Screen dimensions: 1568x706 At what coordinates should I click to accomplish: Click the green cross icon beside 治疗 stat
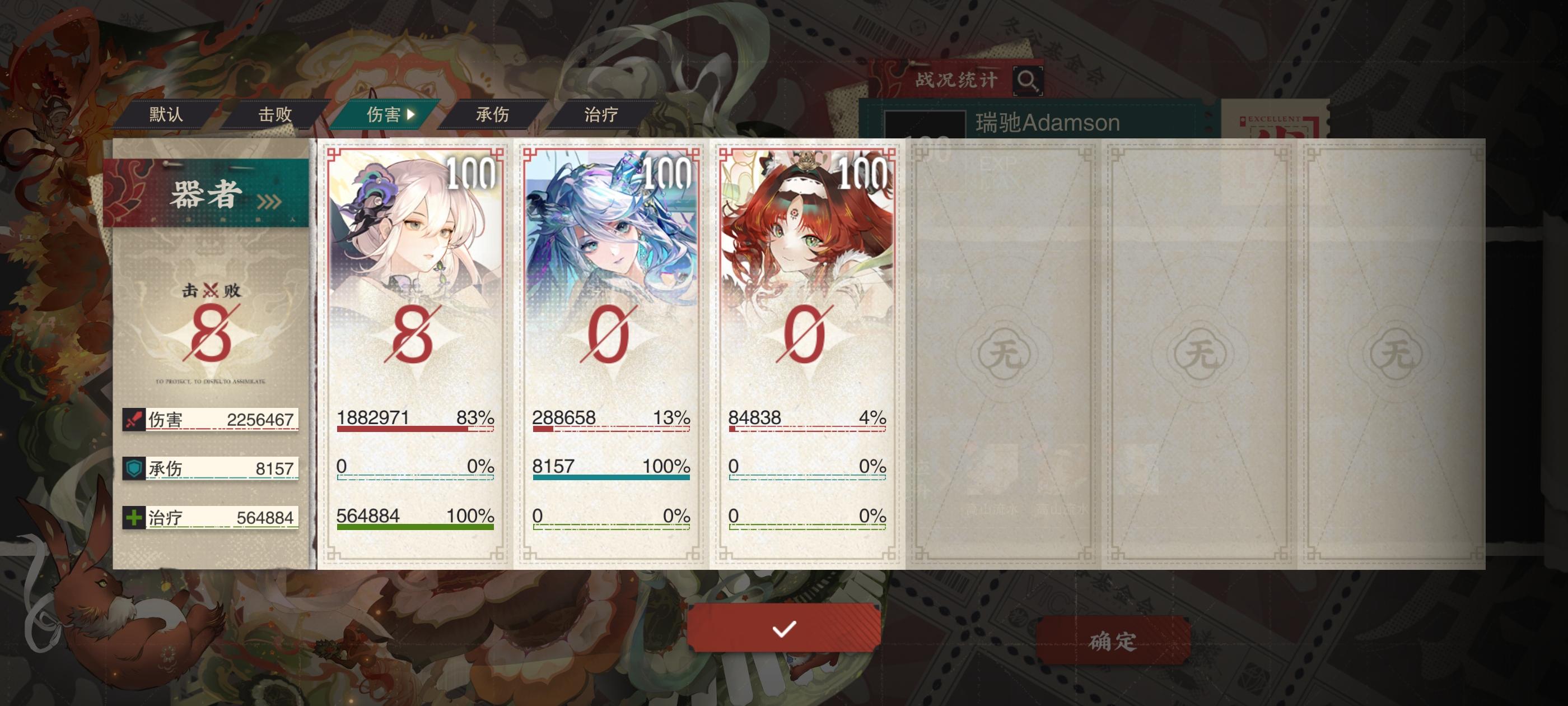pos(133,517)
